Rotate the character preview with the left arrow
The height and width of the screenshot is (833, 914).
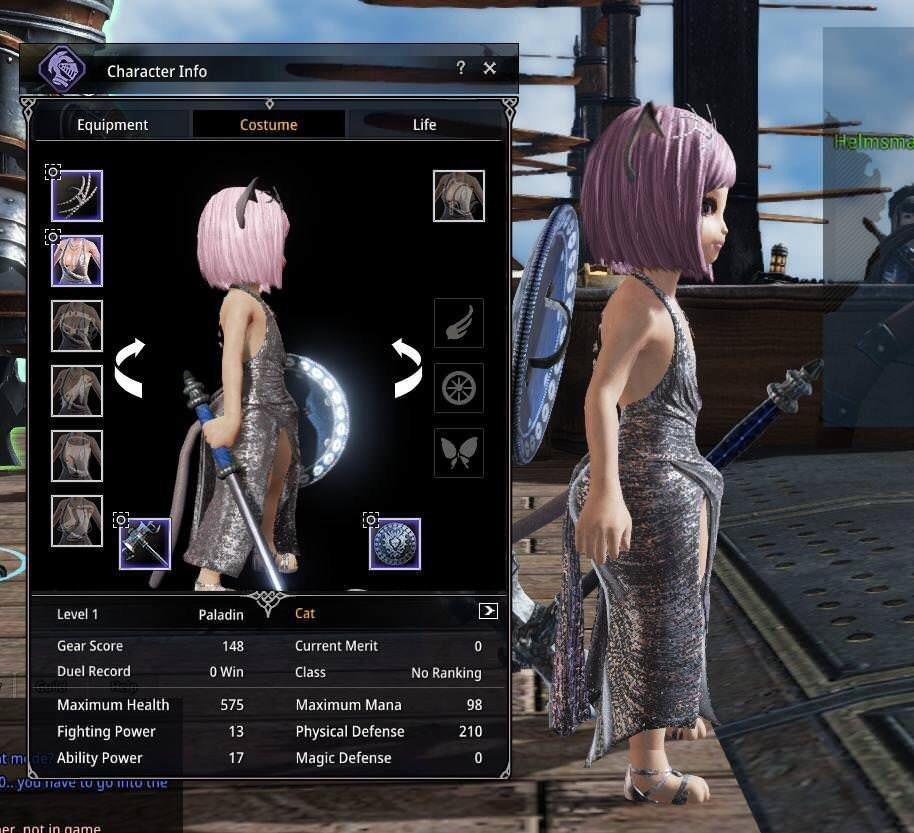click(130, 367)
